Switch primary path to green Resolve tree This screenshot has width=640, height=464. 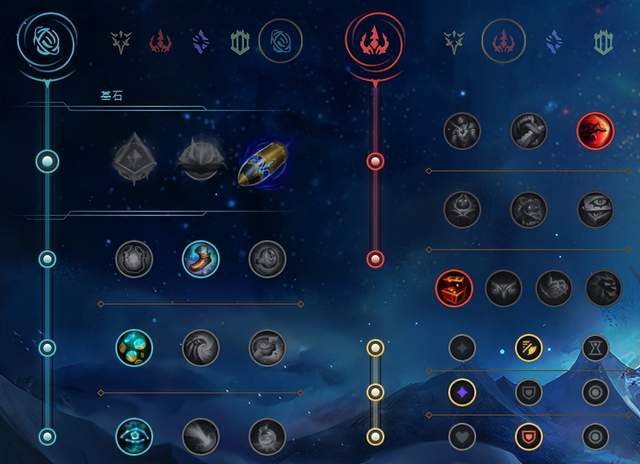240,42
